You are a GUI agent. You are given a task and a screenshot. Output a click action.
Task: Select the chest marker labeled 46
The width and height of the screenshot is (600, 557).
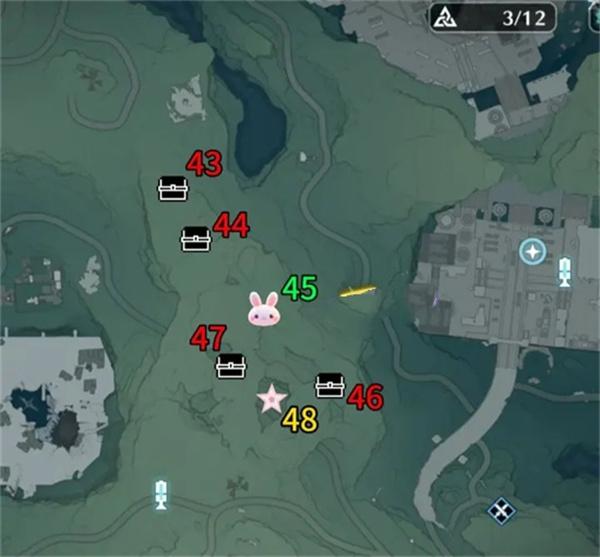point(329,385)
